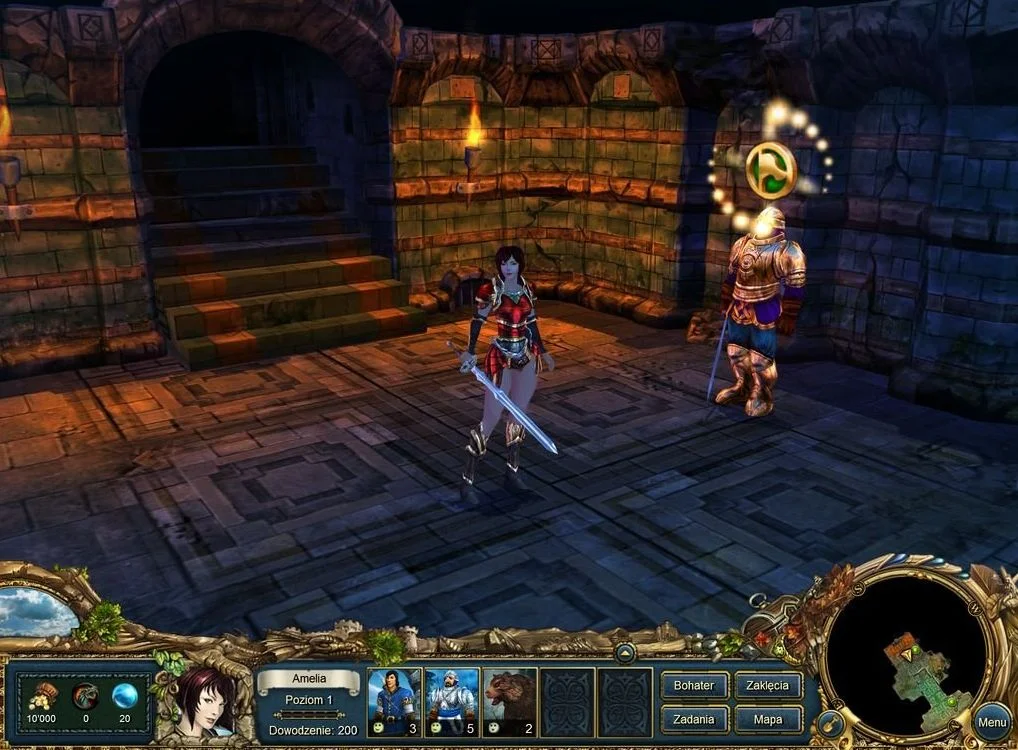Image resolution: width=1018 pixels, height=750 pixels.
Task: Select the bear troop slot
Action: (x=510, y=702)
